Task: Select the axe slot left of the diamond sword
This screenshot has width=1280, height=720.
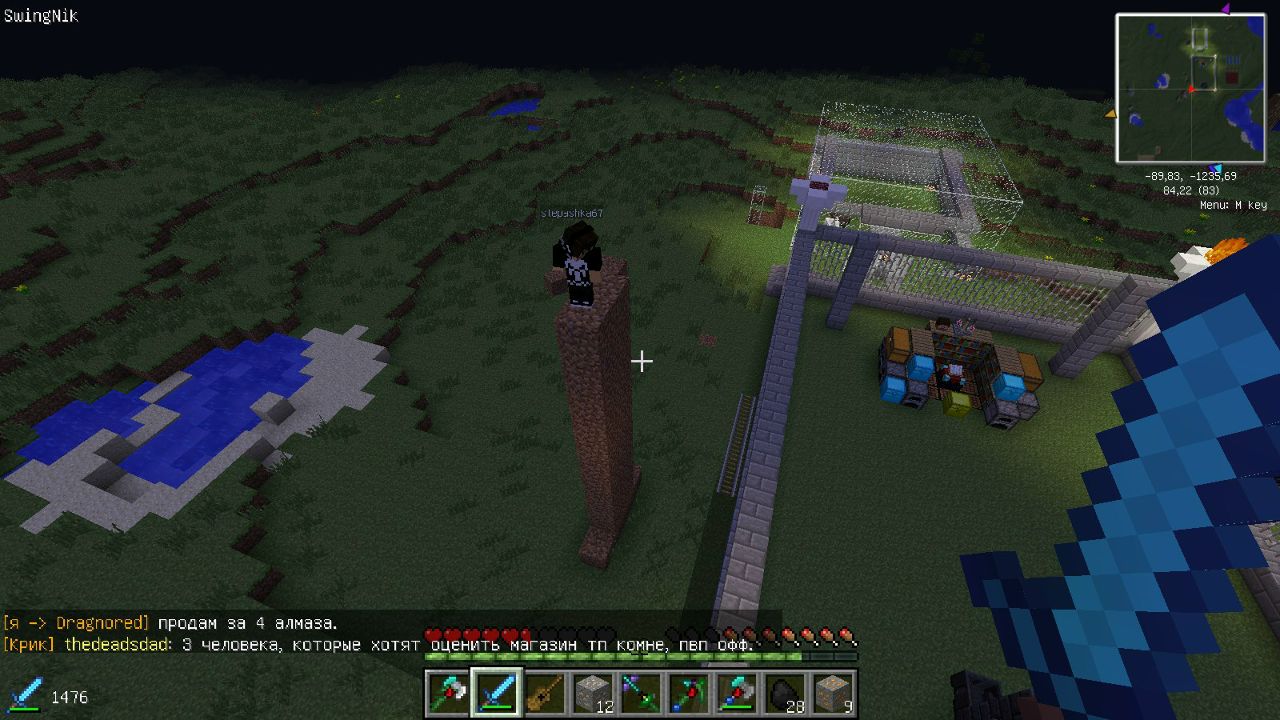Action: [448, 692]
